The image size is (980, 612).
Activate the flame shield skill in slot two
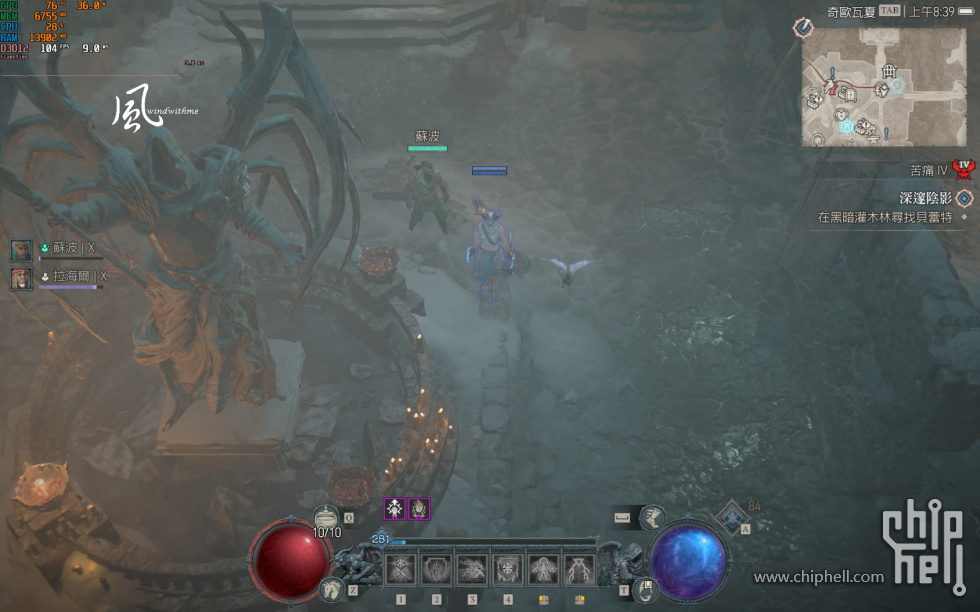click(437, 570)
